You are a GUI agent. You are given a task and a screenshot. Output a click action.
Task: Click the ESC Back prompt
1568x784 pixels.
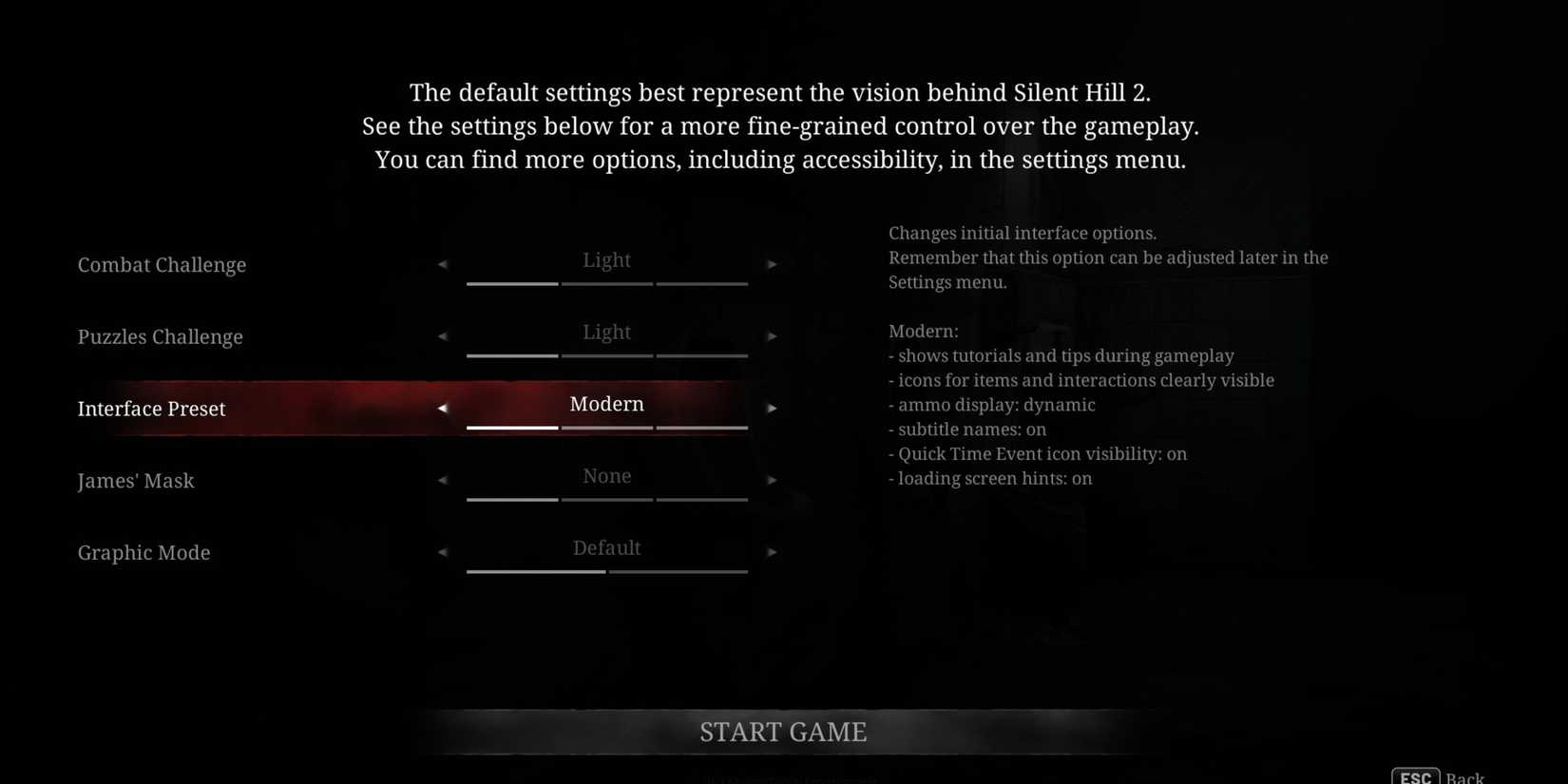coord(1435,775)
